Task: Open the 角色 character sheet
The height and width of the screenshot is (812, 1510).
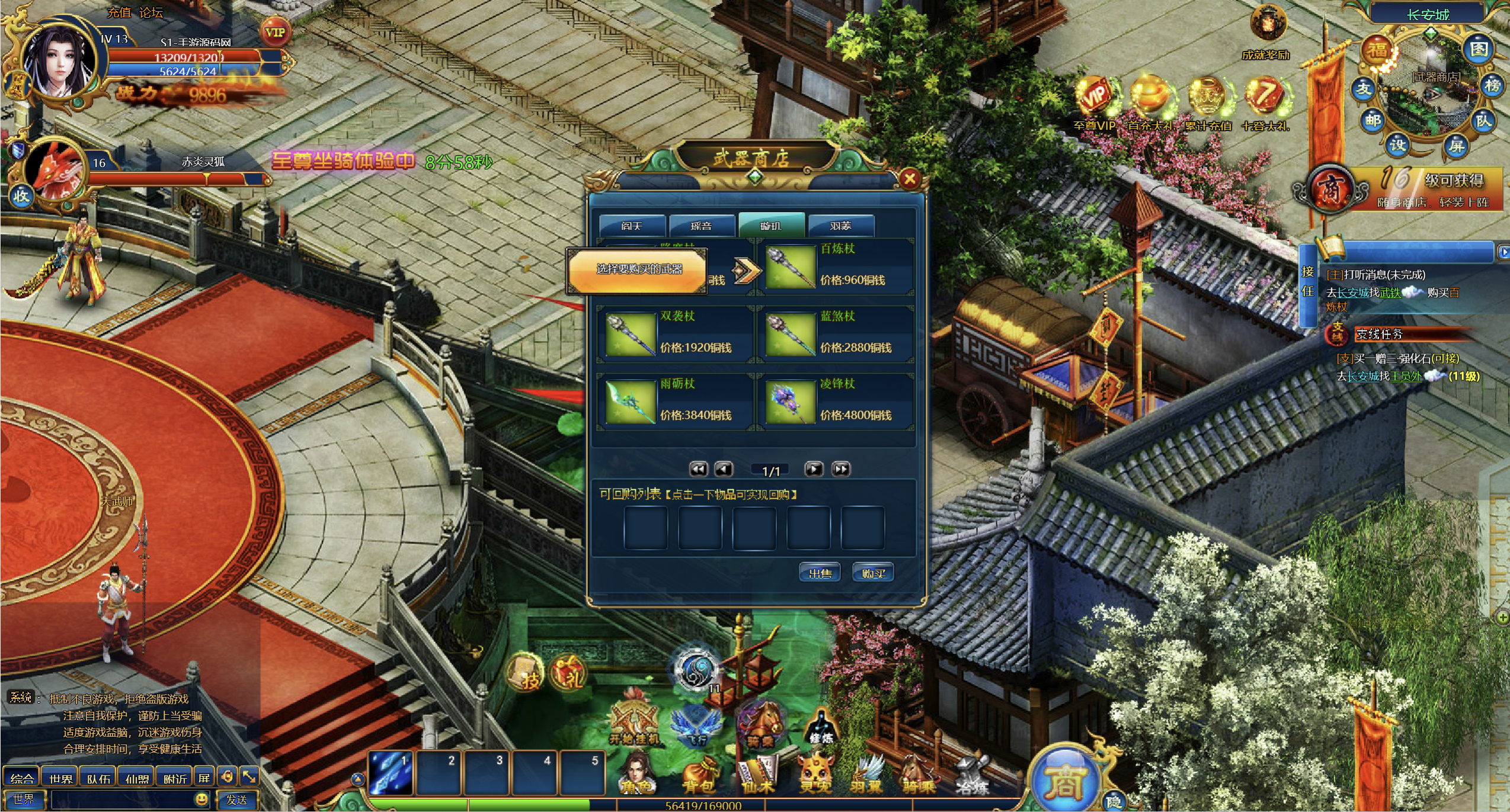Action: 636,775
